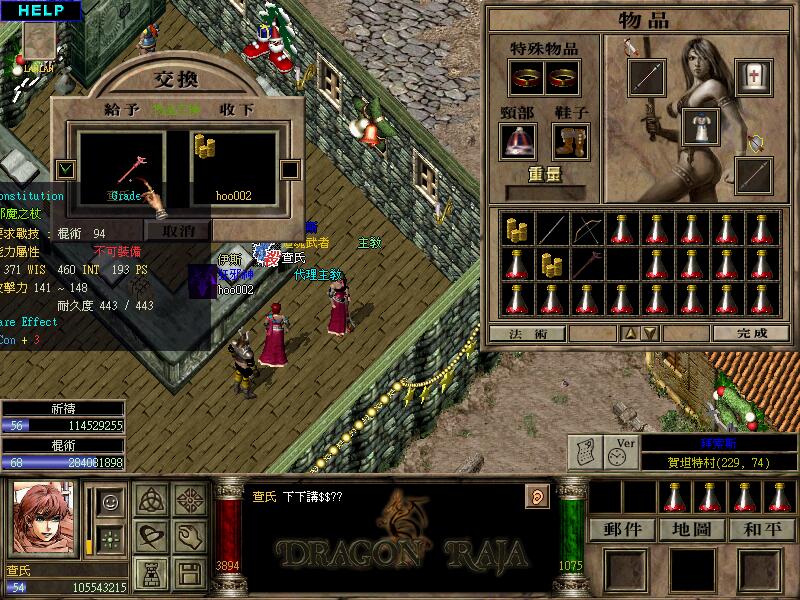This screenshot has width=800, height=600.
Task: Select the equipped boots slot
Action: (x=570, y=141)
